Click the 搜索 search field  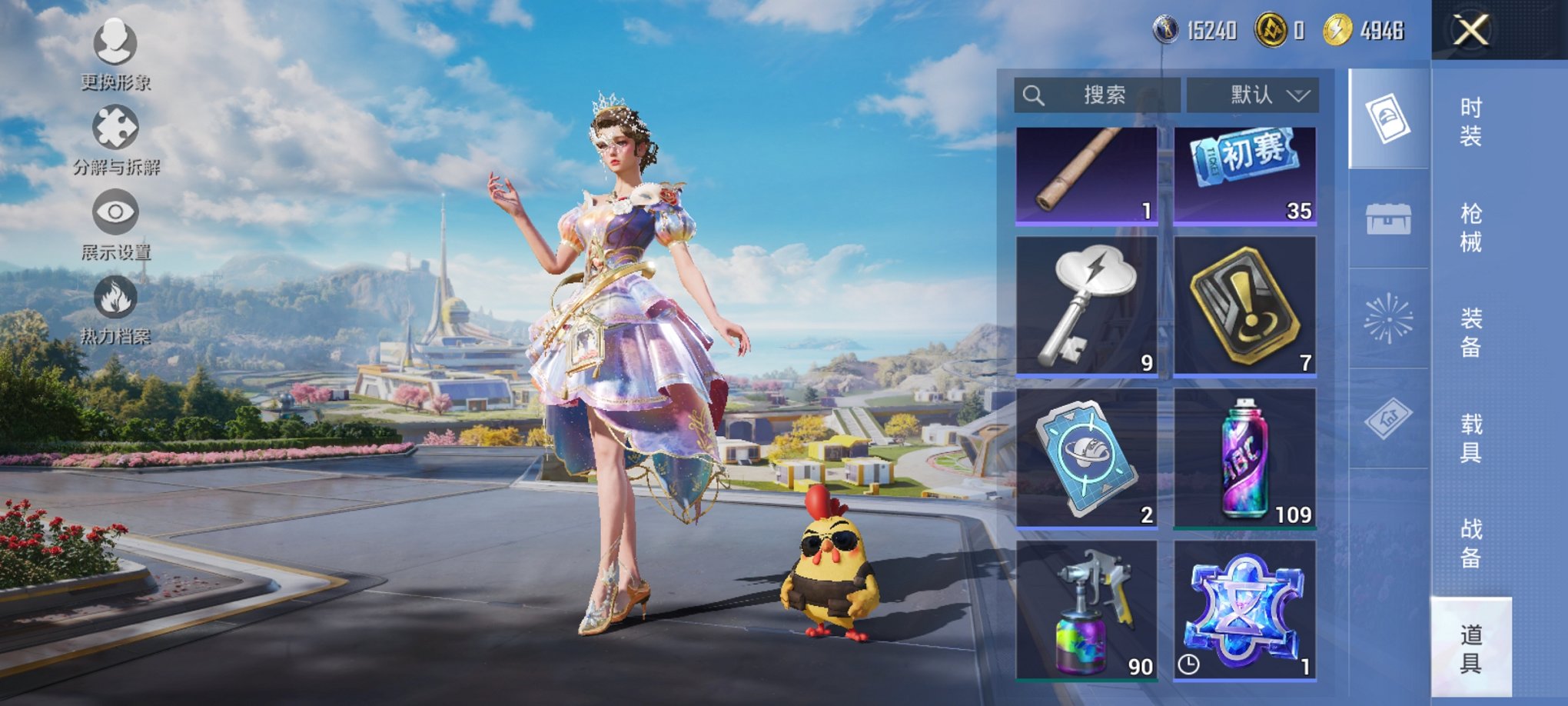(1097, 95)
